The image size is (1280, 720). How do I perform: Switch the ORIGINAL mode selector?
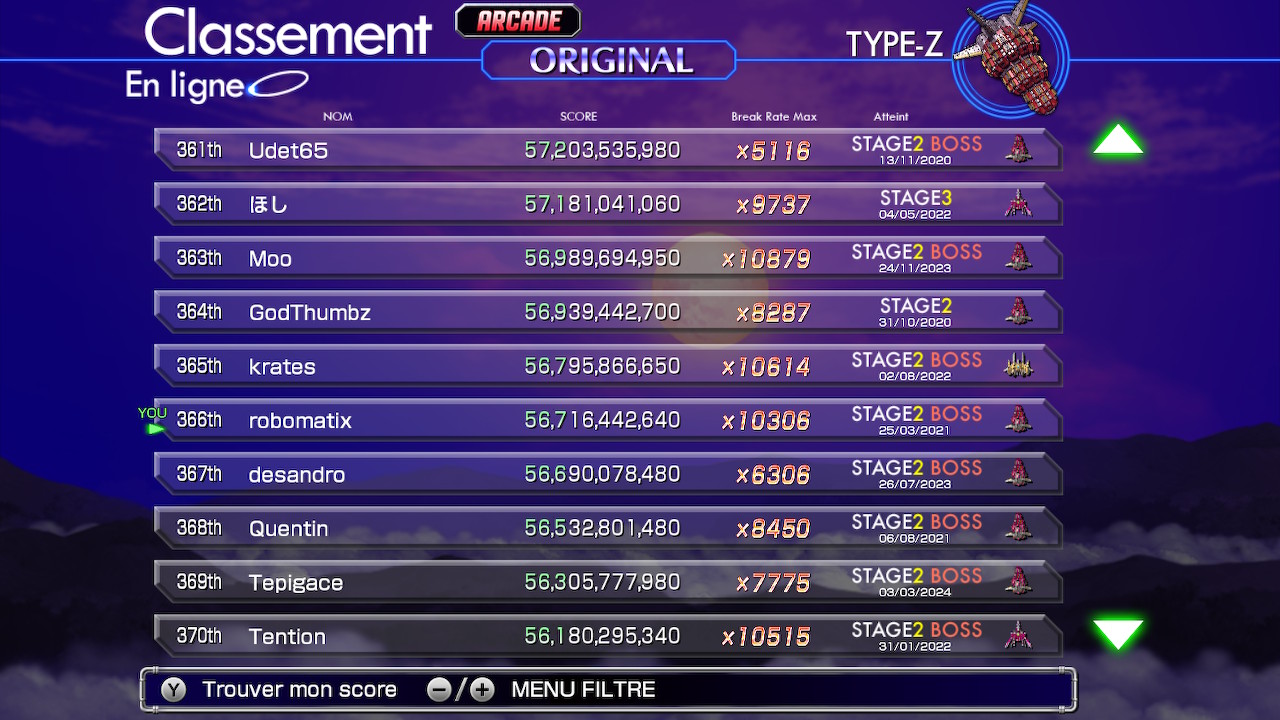pyautogui.click(x=609, y=61)
